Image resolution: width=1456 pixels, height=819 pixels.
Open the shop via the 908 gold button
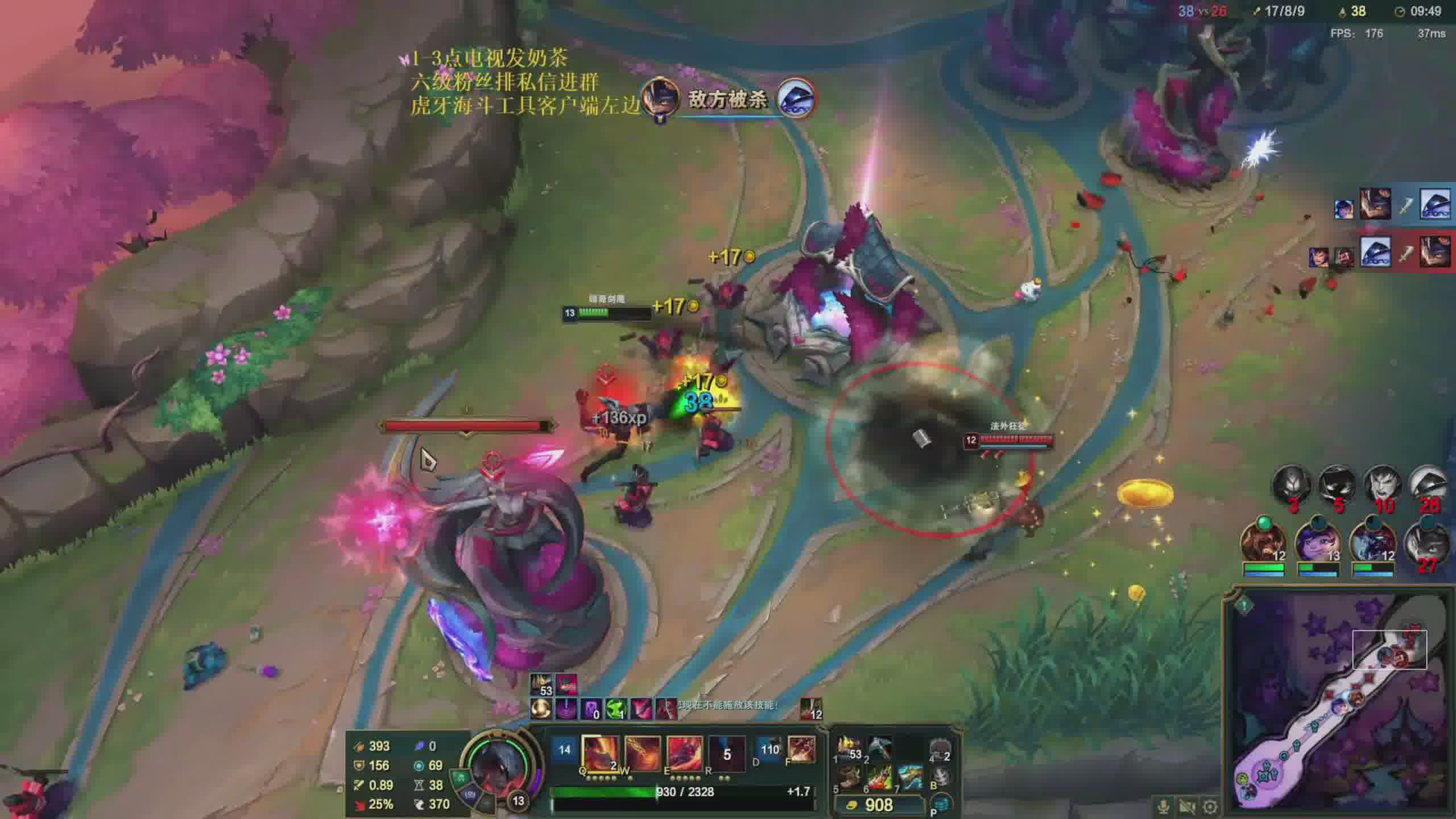879,805
